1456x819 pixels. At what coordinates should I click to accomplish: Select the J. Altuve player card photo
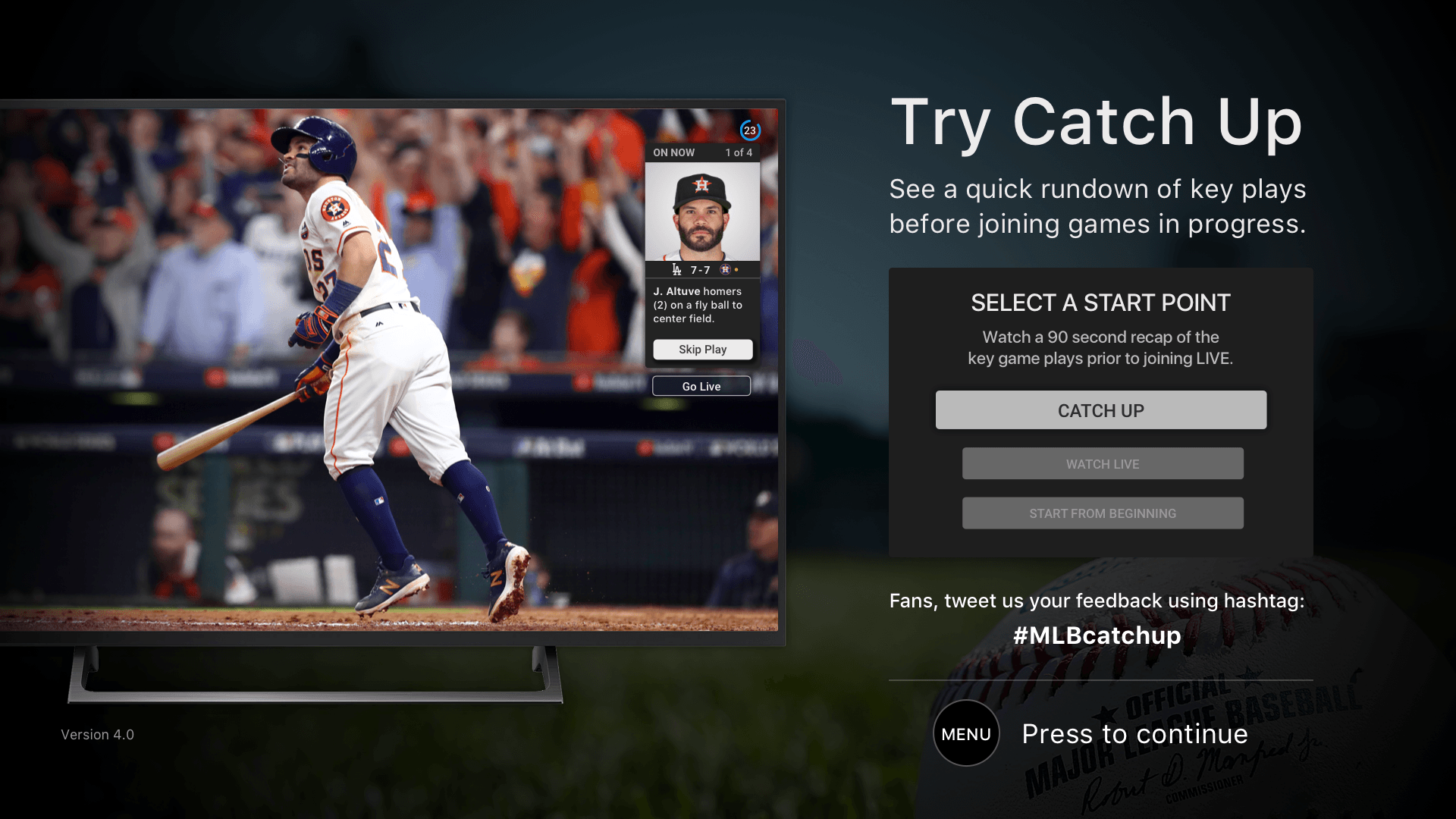tap(702, 212)
